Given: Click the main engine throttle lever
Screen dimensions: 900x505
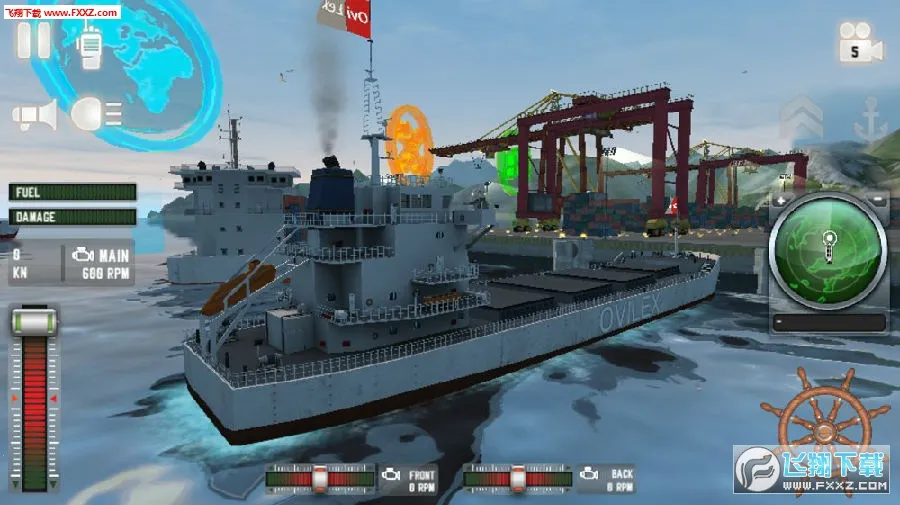Looking at the screenshot, I should click(34, 324).
